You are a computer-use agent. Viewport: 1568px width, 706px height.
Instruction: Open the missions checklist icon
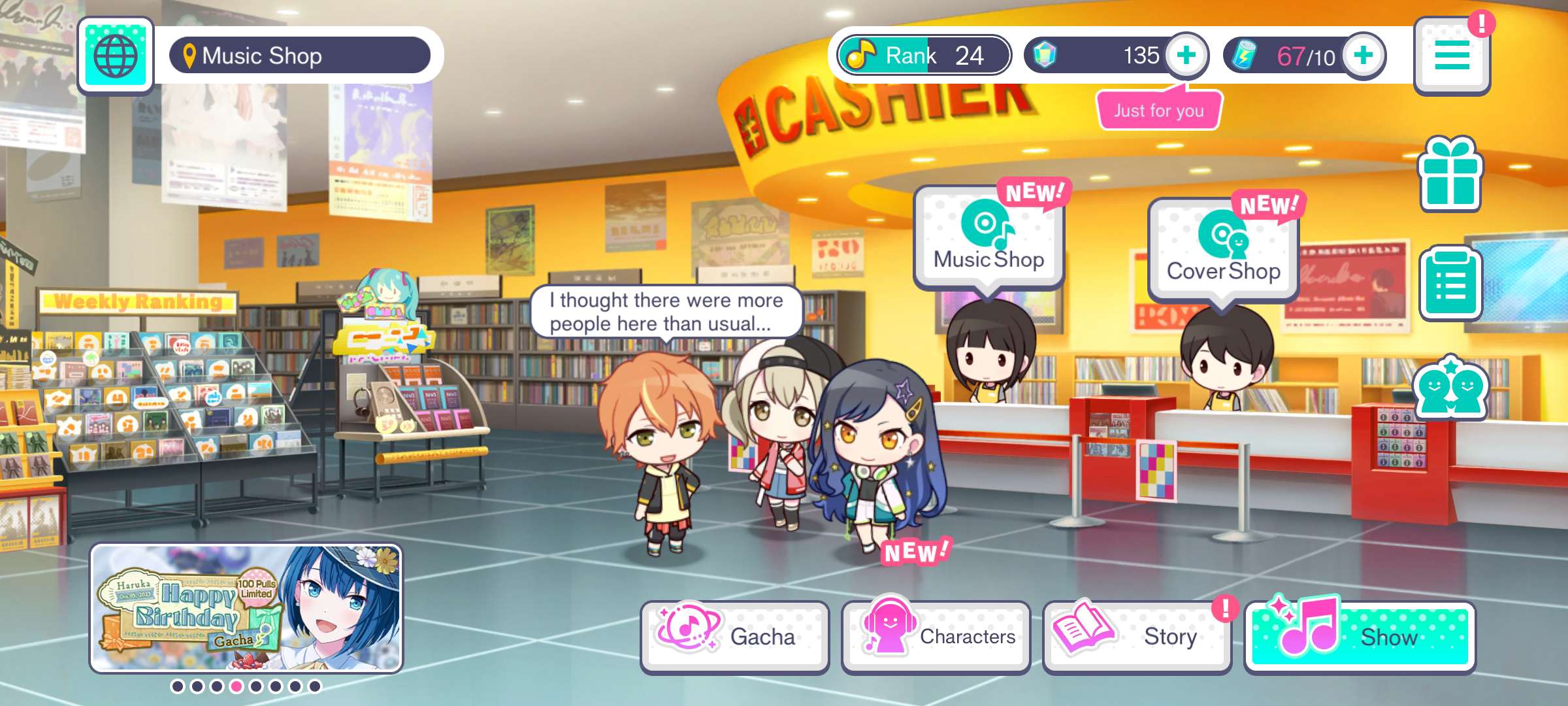coord(1450,284)
